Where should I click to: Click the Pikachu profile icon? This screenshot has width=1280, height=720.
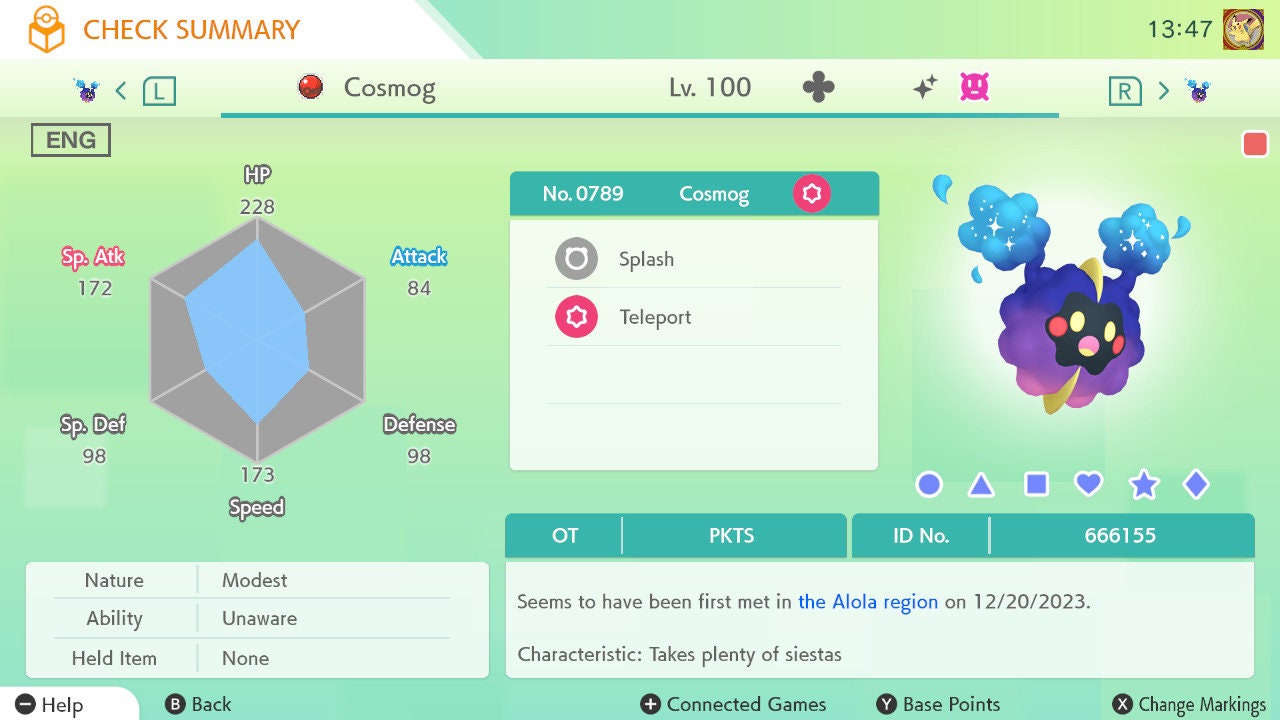coord(1243,29)
